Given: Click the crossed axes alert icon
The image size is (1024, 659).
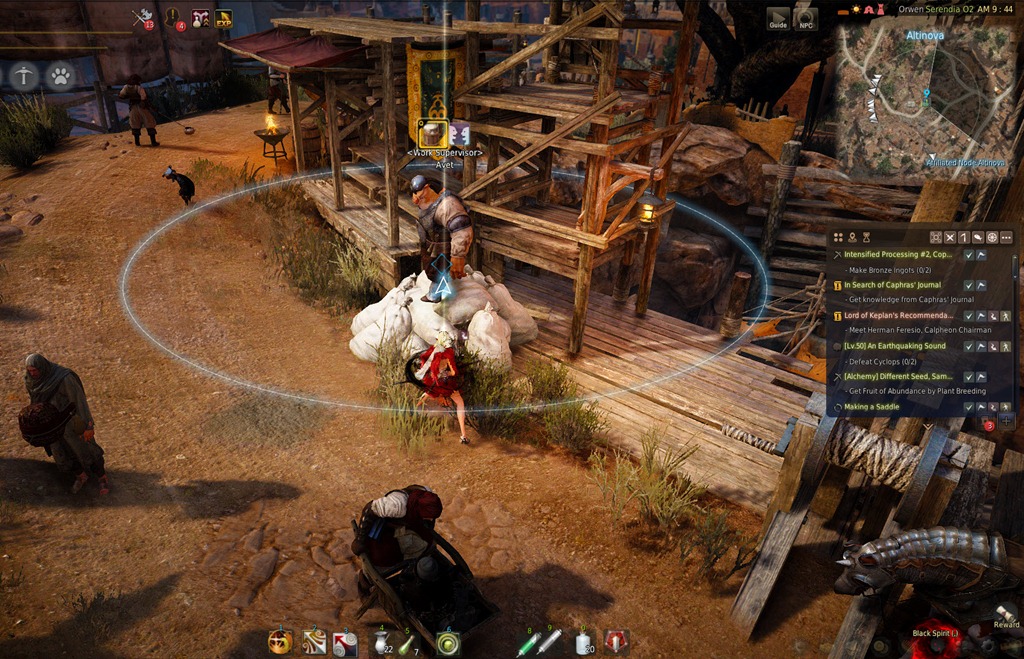Looking at the screenshot, I should [143, 17].
